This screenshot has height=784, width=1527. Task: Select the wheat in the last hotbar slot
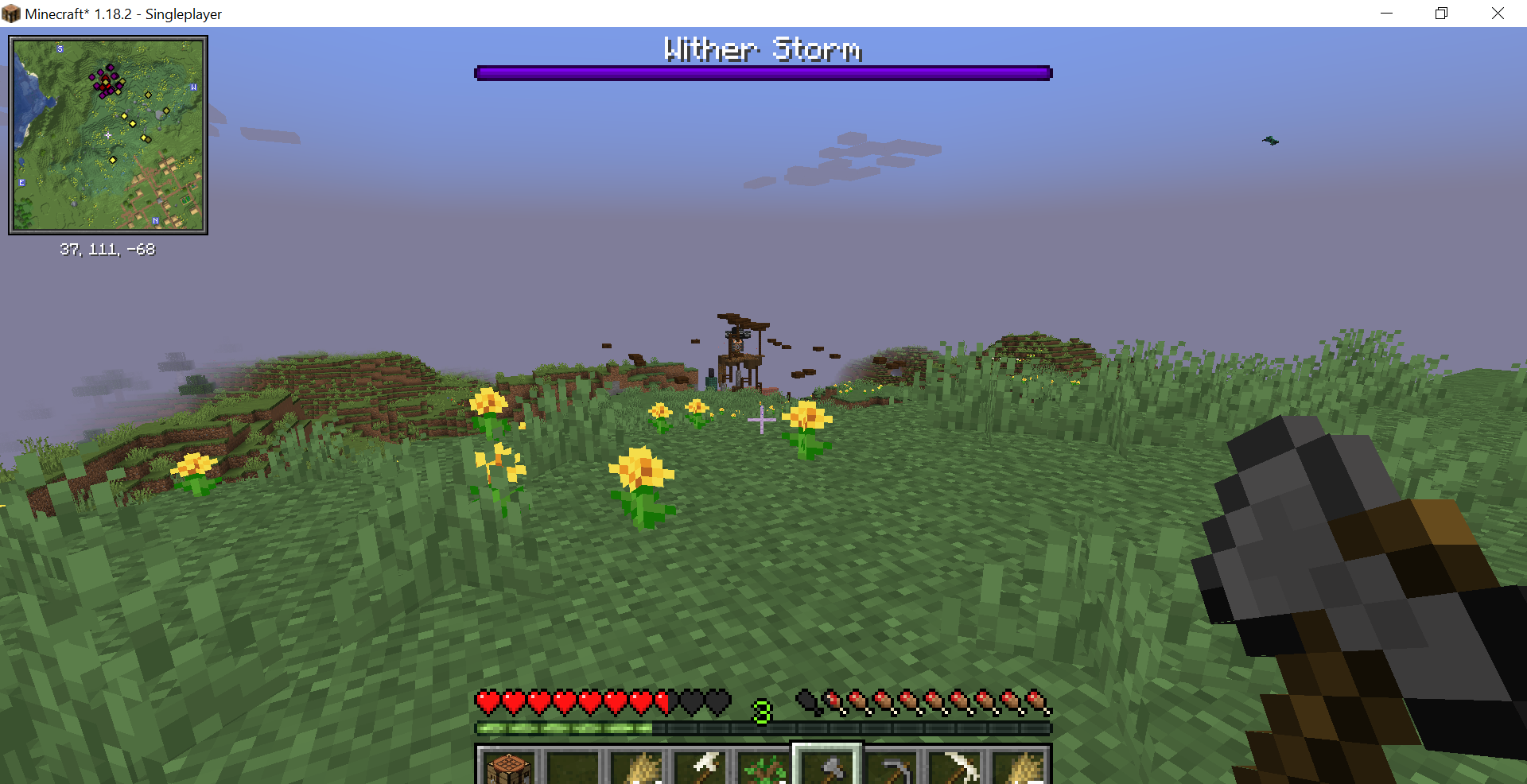tap(1020, 767)
